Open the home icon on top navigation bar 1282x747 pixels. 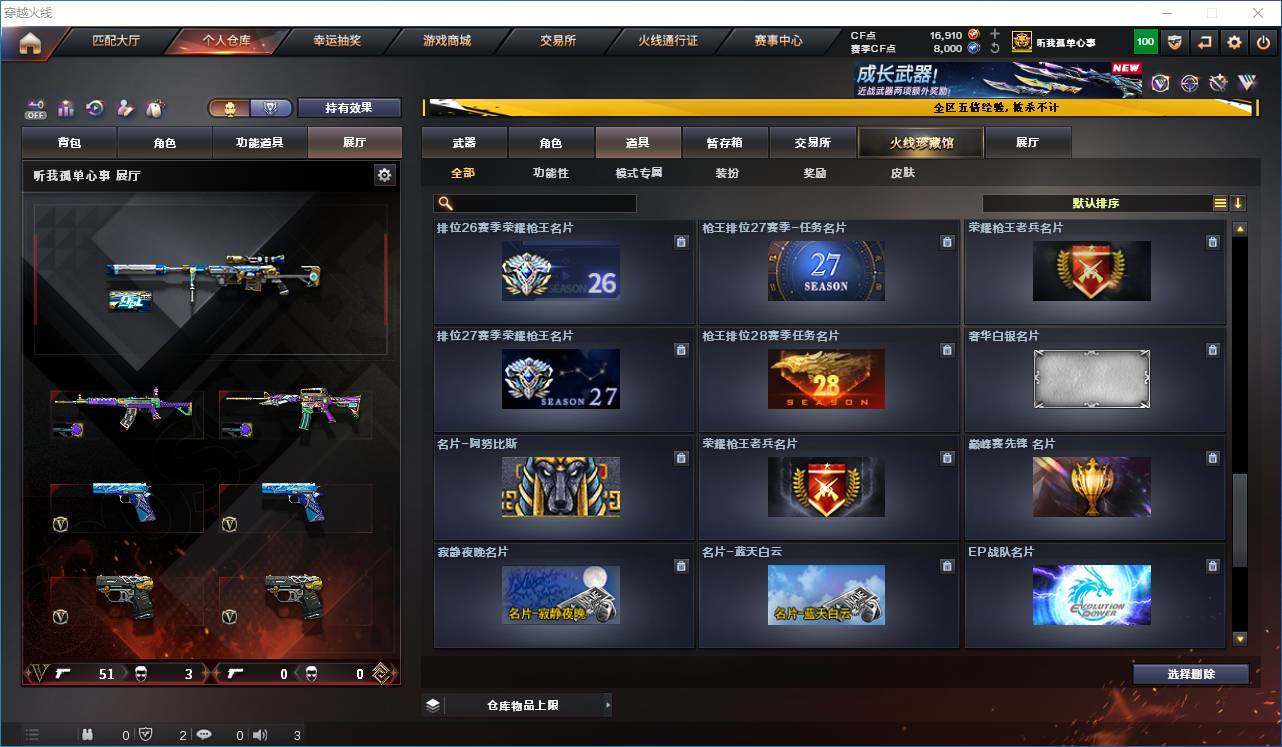point(30,41)
